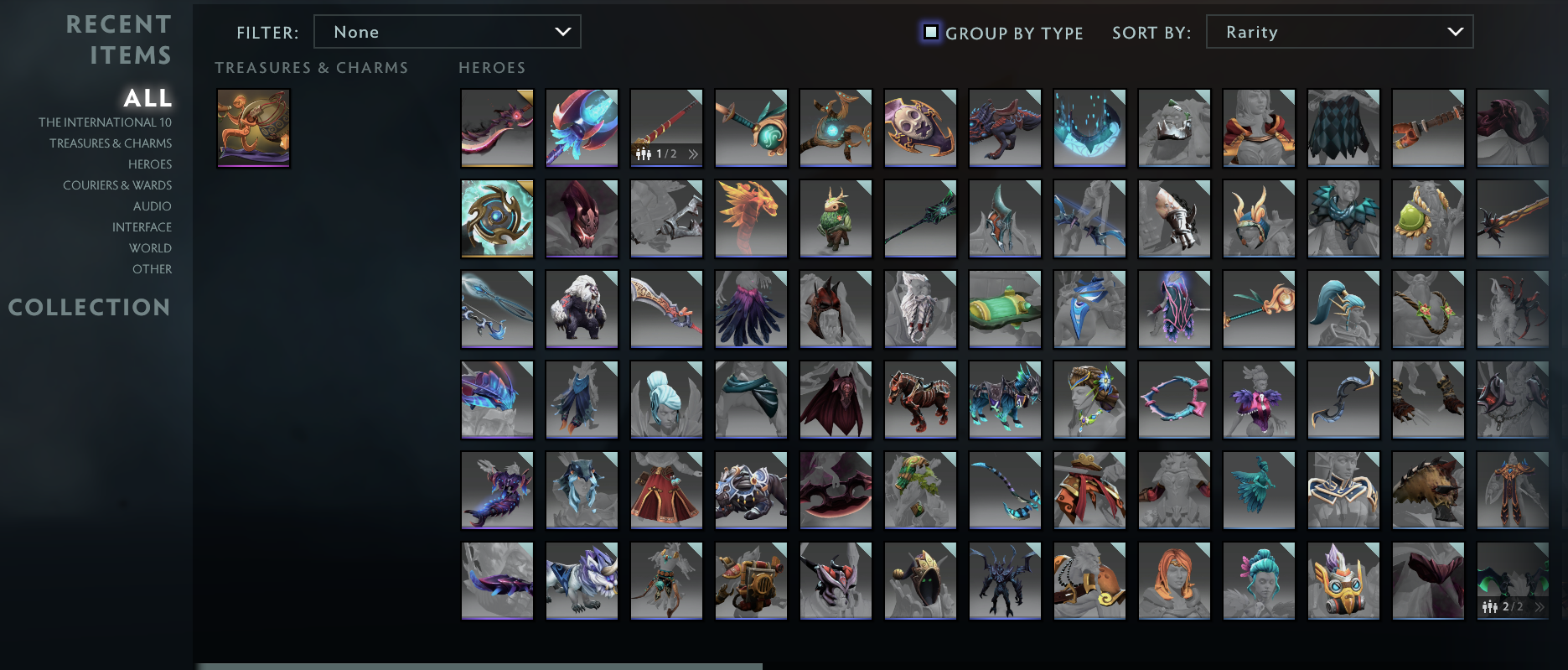Select the red armored horse mount item
The image size is (1568, 670).
919,399
